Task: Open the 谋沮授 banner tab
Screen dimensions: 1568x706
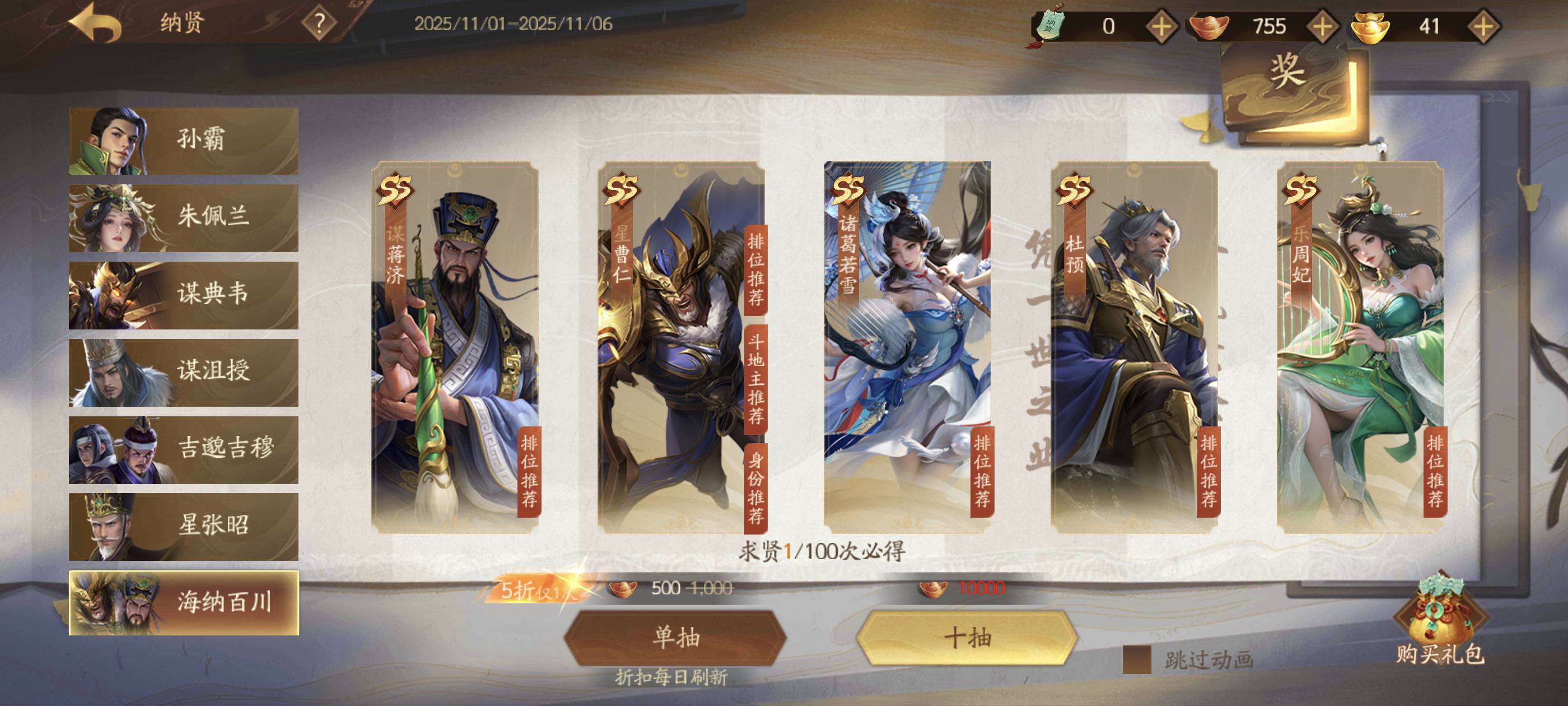Action: click(x=183, y=372)
